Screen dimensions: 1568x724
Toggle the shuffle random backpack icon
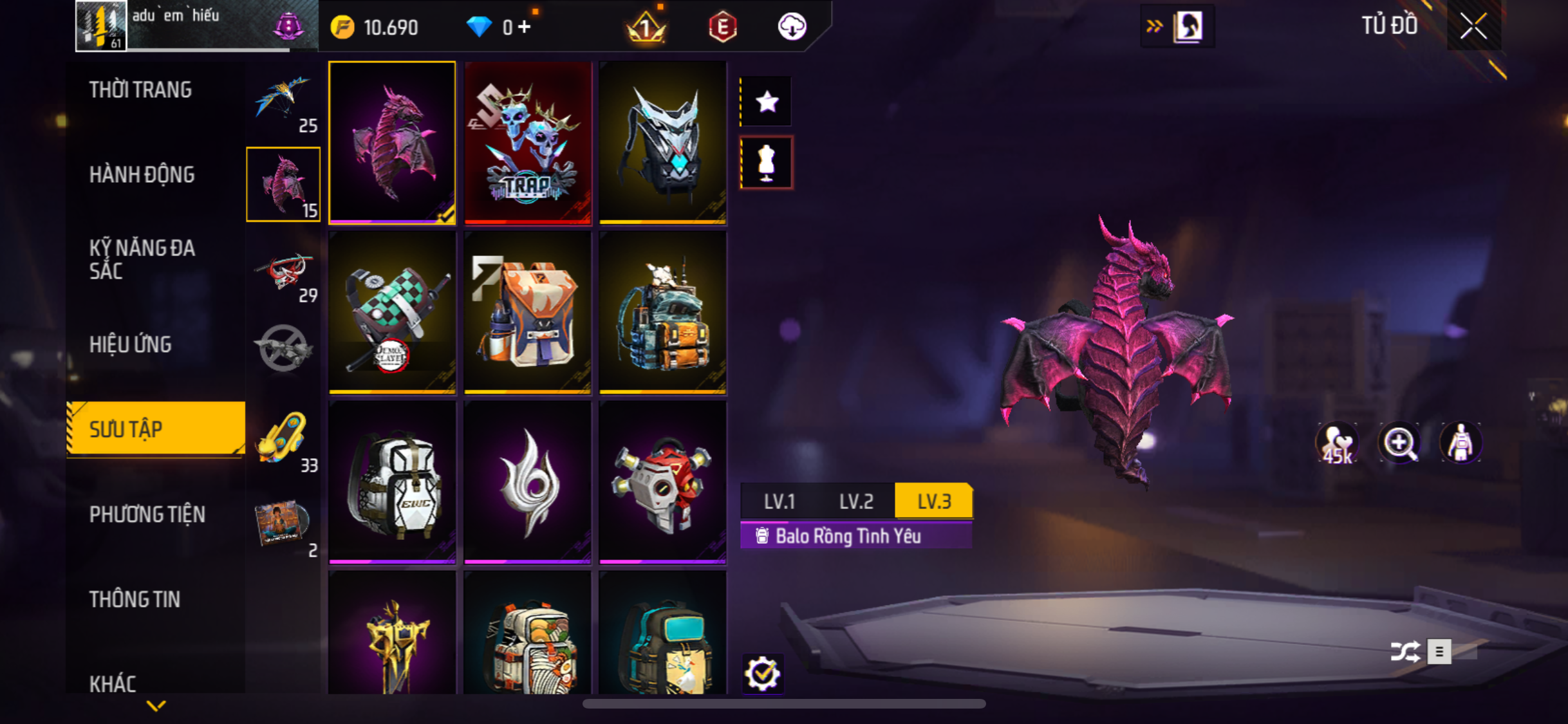click(x=1405, y=651)
